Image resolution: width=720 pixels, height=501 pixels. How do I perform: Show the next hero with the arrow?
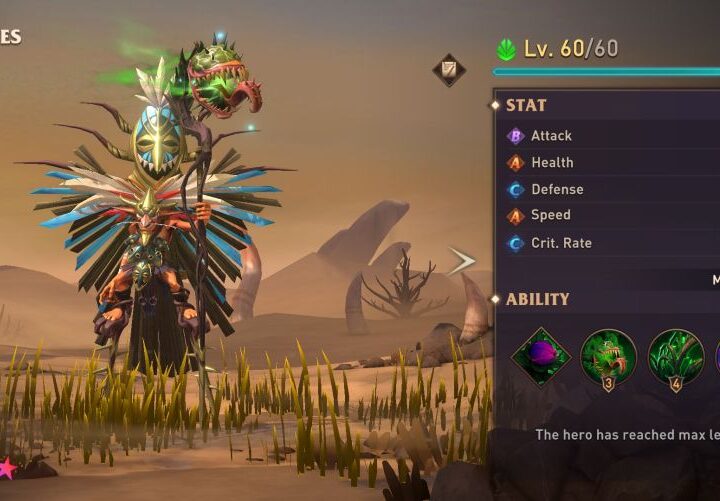(x=461, y=262)
